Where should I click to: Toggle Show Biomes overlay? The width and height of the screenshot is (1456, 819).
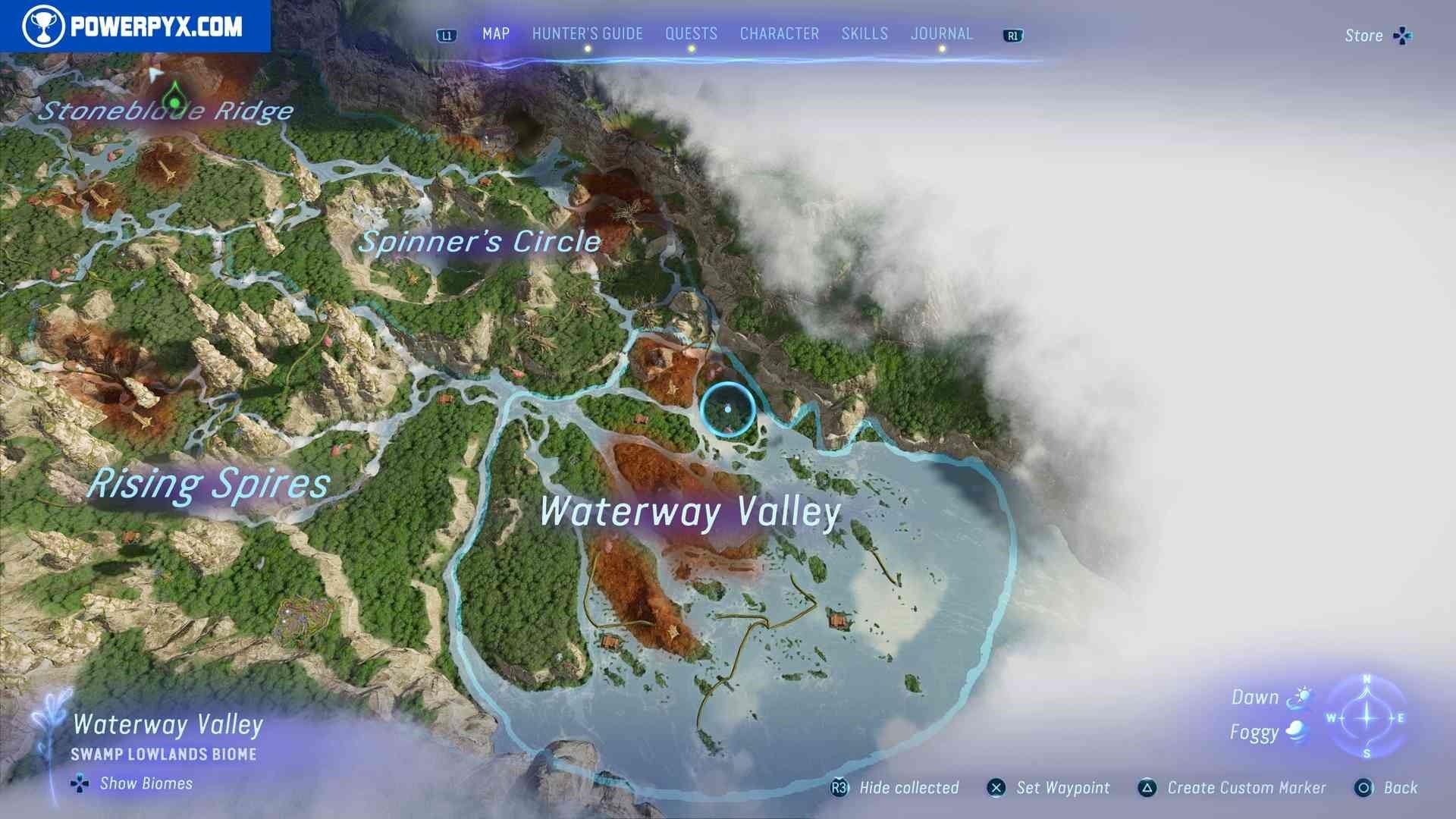[x=133, y=783]
